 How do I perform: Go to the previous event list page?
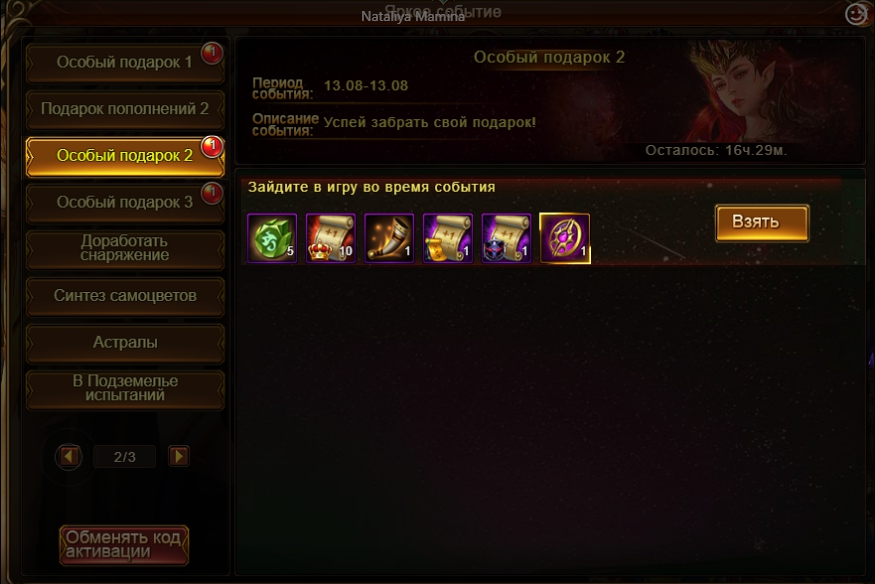click(x=69, y=457)
